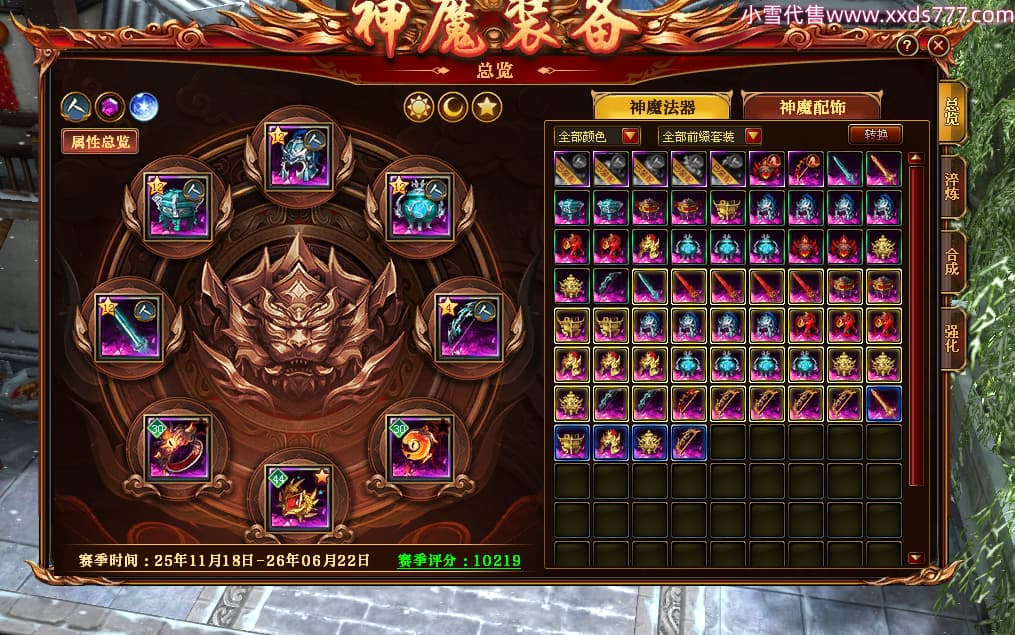1015x635 pixels.
Task: Select the sun emblem icon
Action: coord(419,106)
